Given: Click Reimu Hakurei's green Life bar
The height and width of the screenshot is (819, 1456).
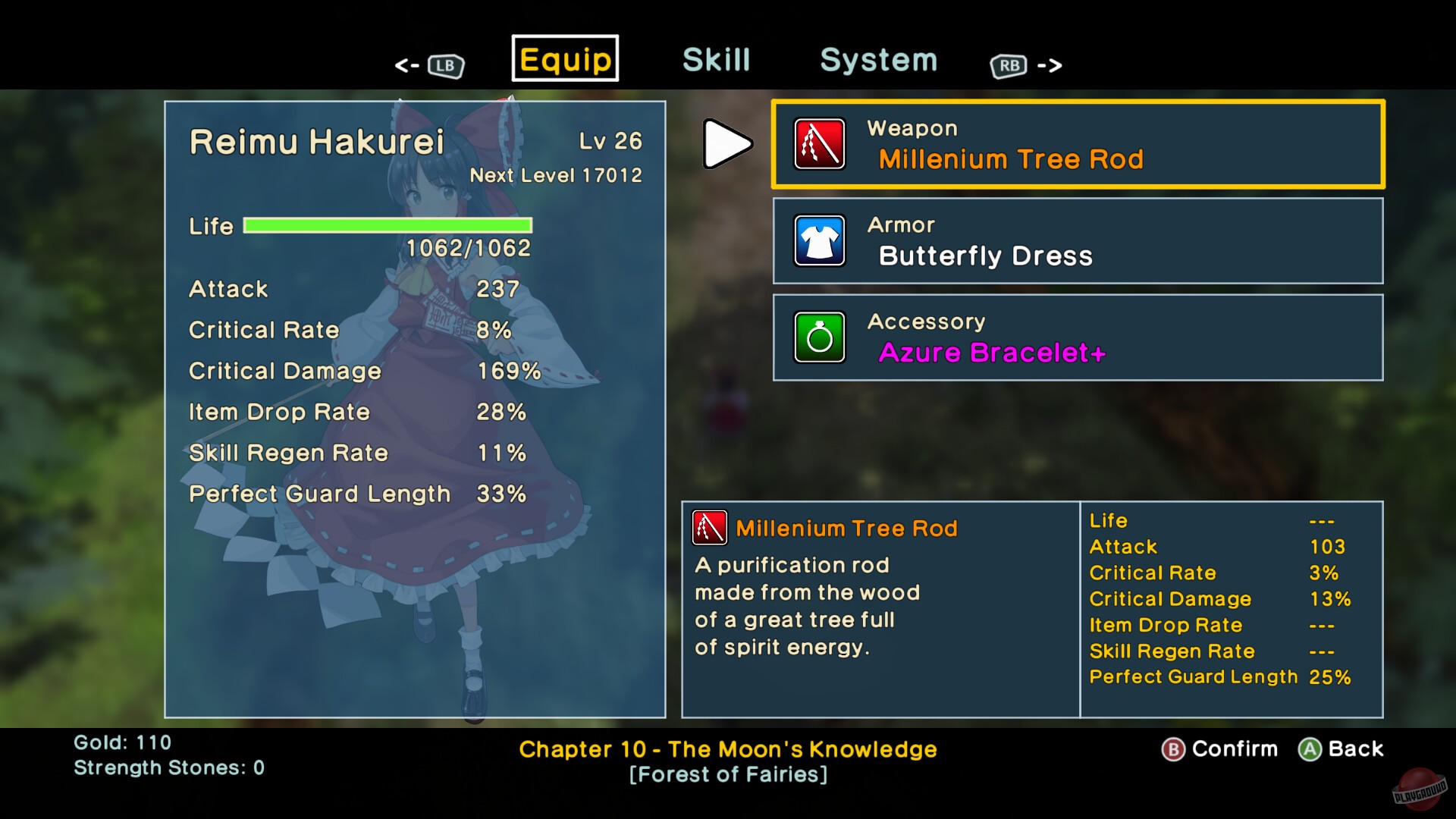Looking at the screenshot, I should point(388,224).
